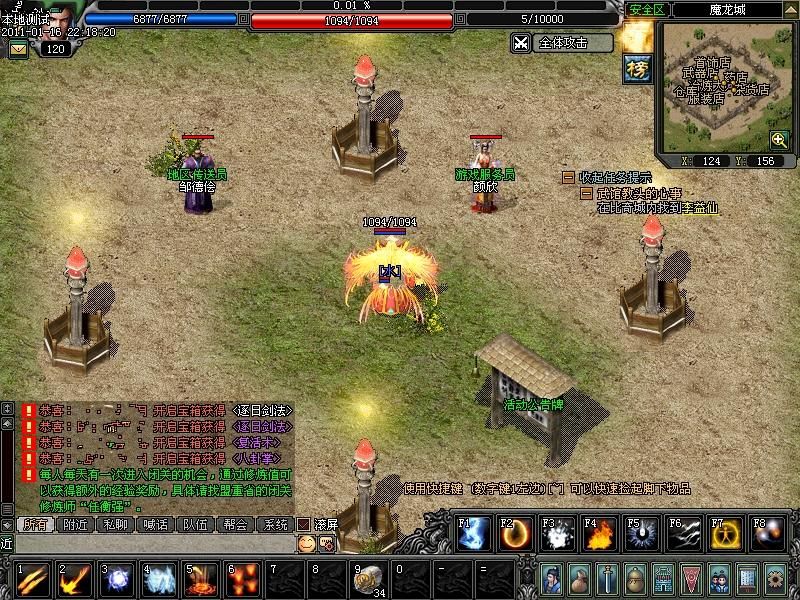Cast the F2 fire ring skill
The height and width of the screenshot is (600, 800).
tap(515, 535)
